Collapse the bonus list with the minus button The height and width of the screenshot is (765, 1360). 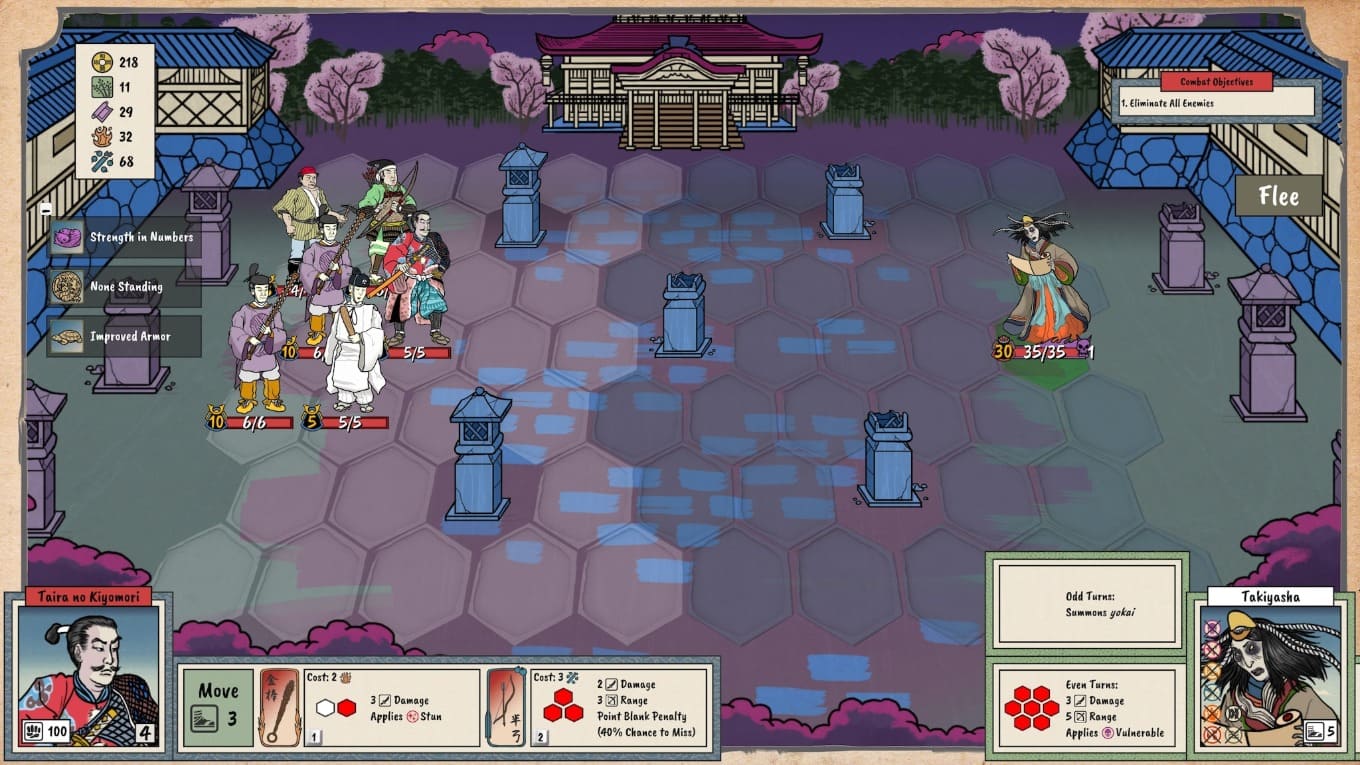click(x=46, y=209)
